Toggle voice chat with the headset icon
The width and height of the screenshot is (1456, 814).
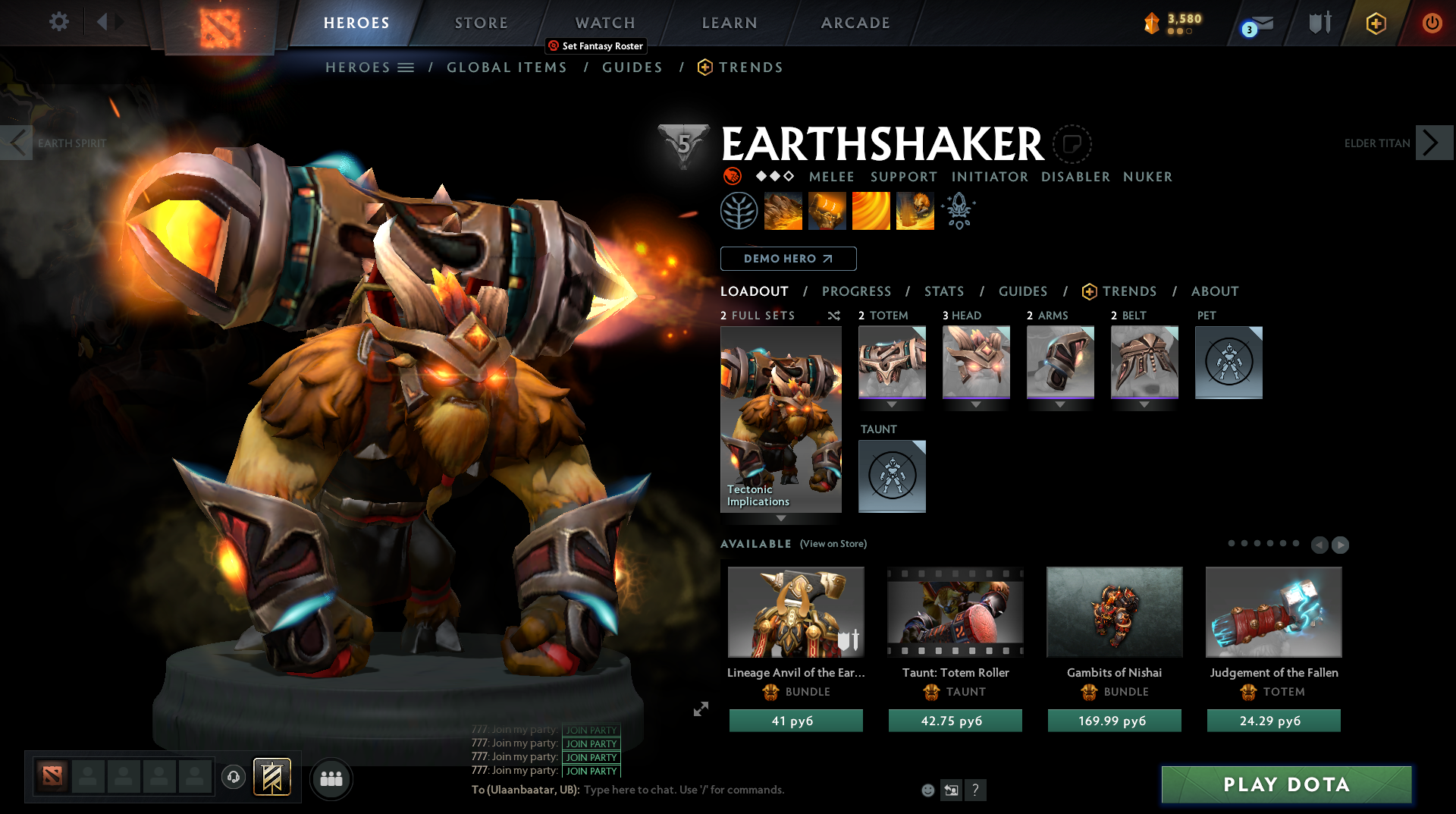tap(234, 778)
